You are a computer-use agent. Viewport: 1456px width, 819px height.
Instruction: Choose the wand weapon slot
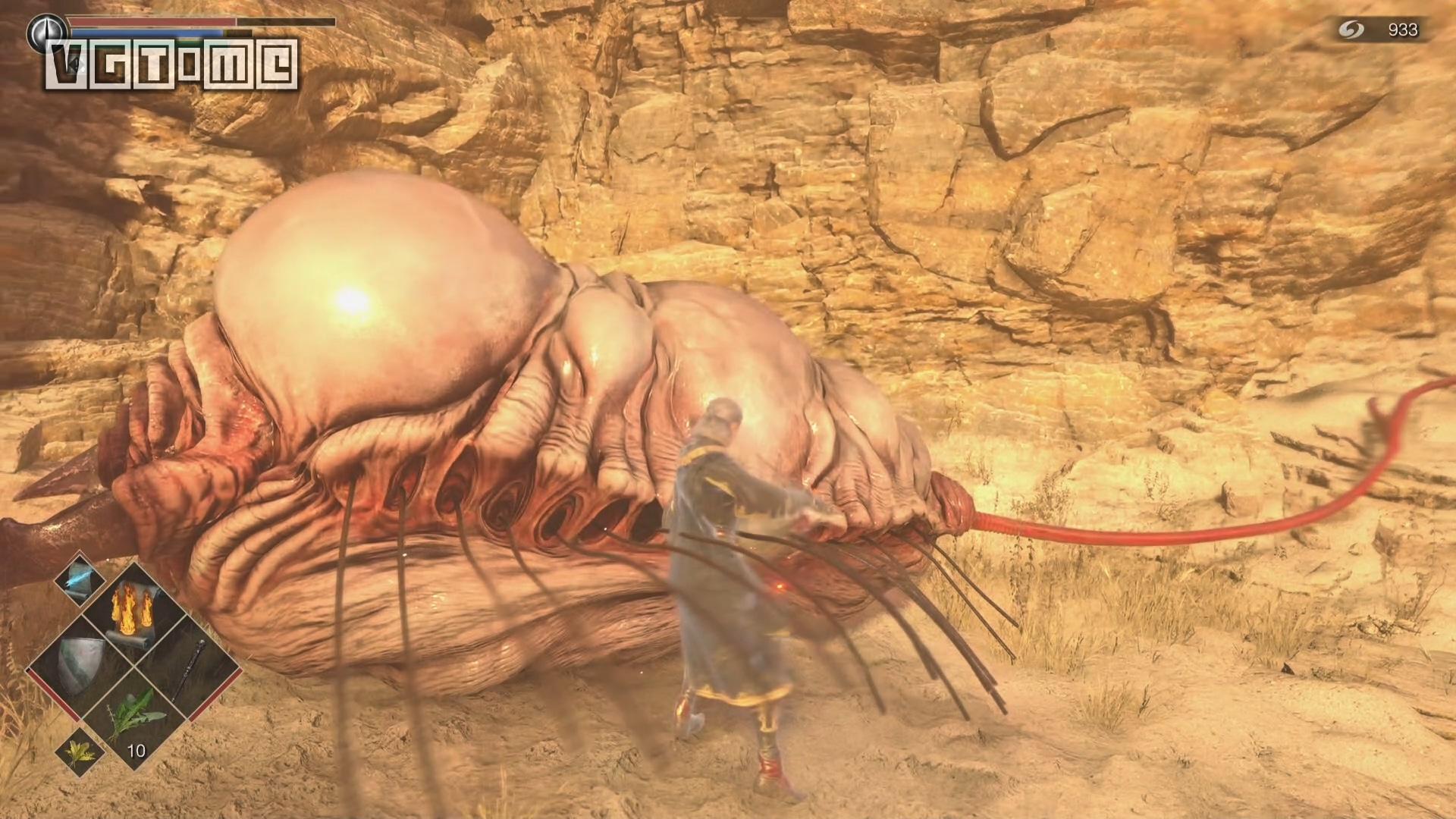pyautogui.click(x=187, y=669)
